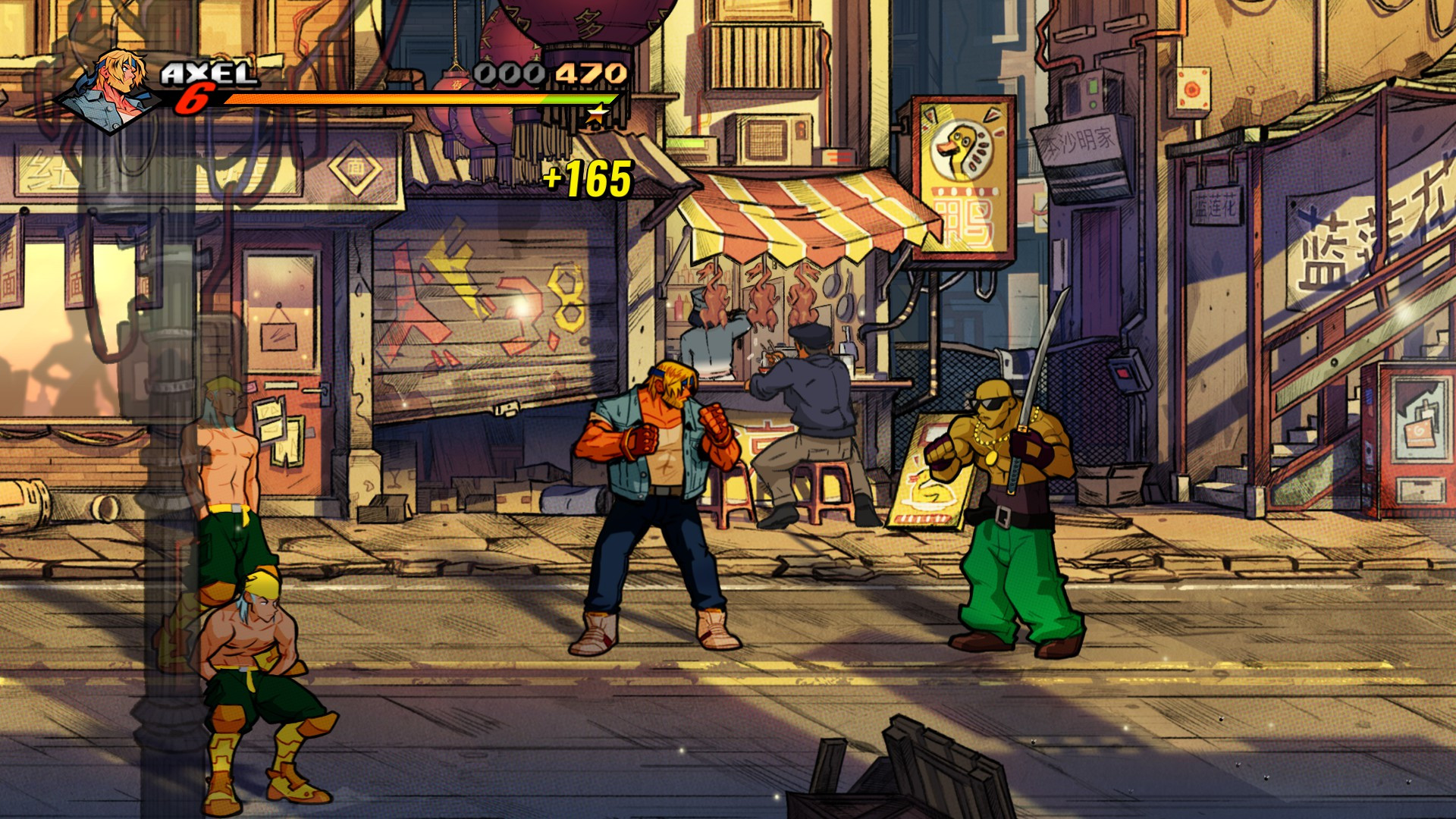1456x819 pixels.
Task: Click the striped awning above the stall
Action: pos(804,212)
